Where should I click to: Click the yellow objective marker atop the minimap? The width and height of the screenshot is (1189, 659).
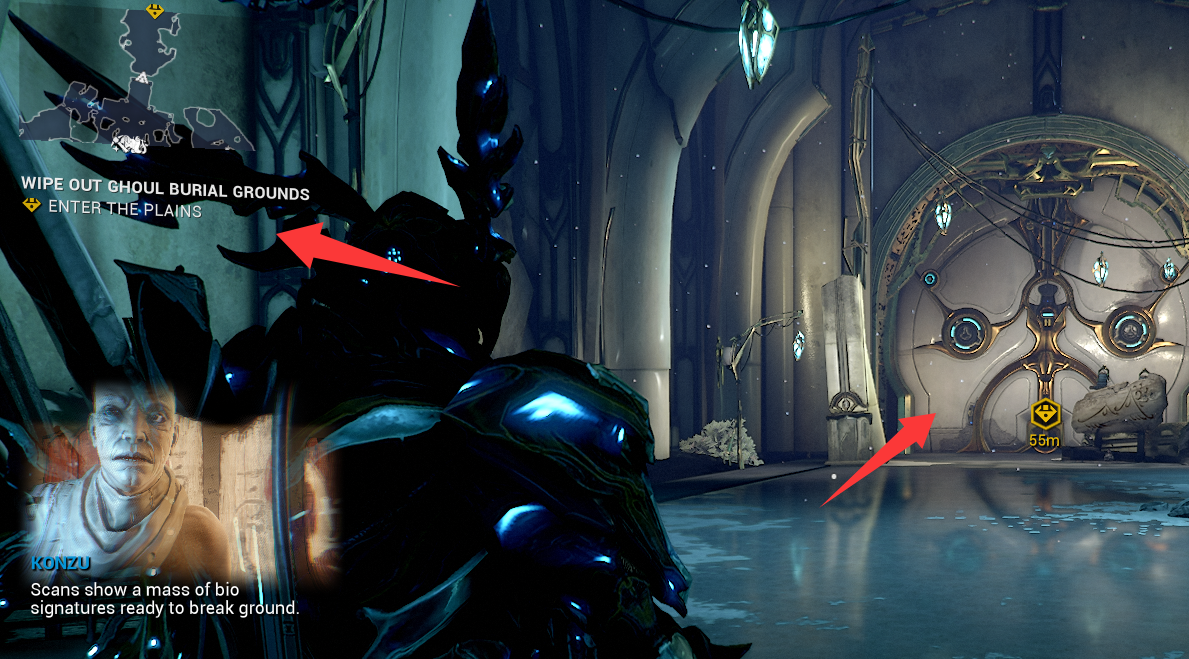(154, 11)
